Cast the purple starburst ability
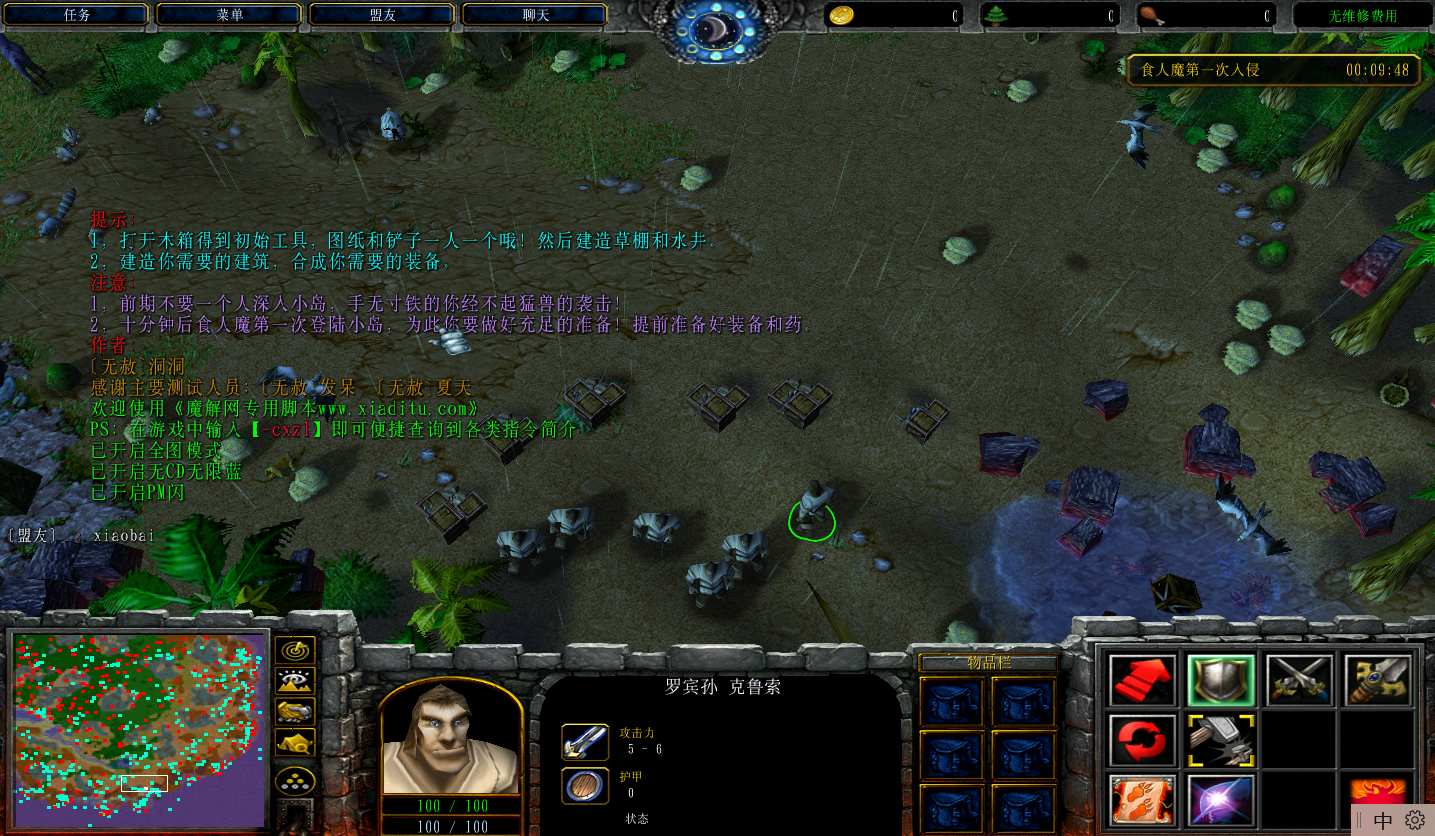The width and height of the screenshot is (1435, 836). point(1220,800)
